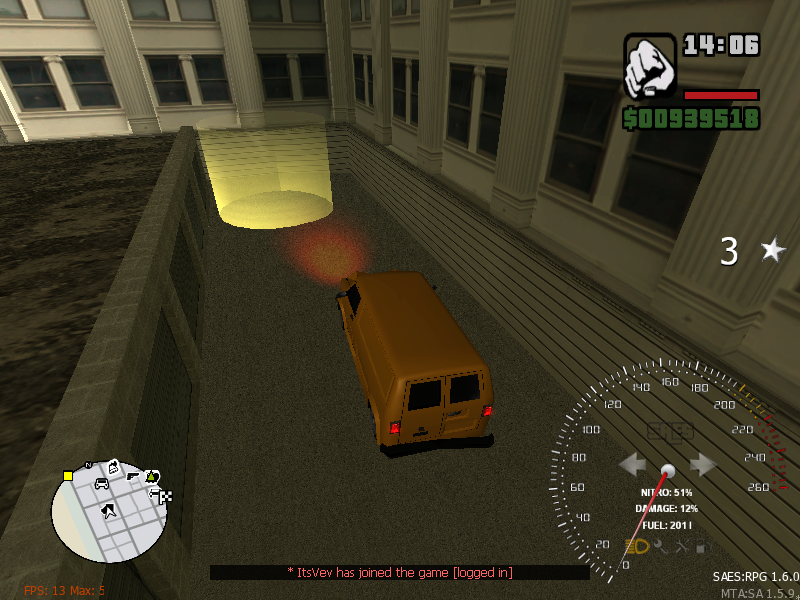
Task: Click the crossed tools repair indicator icon
Action: [683, 546]
